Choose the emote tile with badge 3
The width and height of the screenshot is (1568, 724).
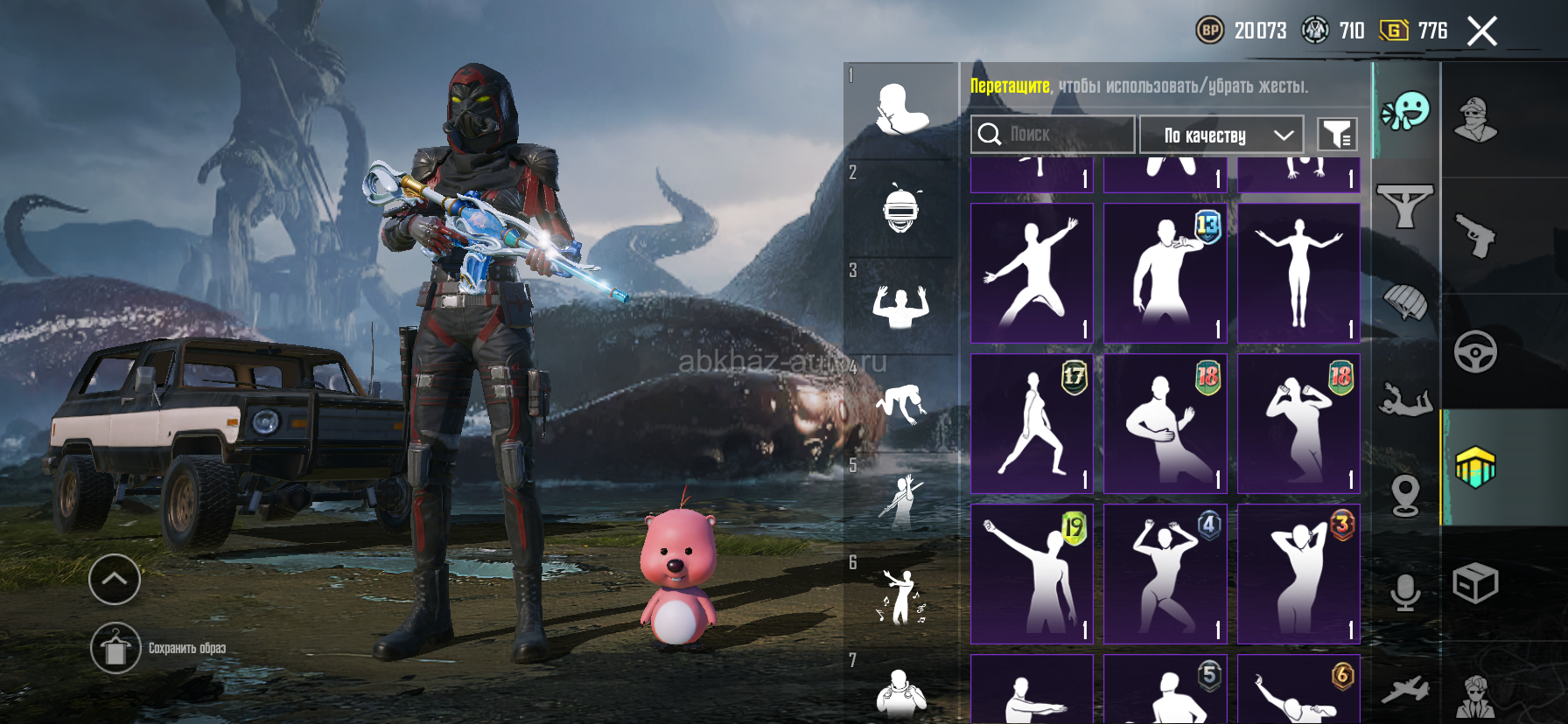[1298, 574]
